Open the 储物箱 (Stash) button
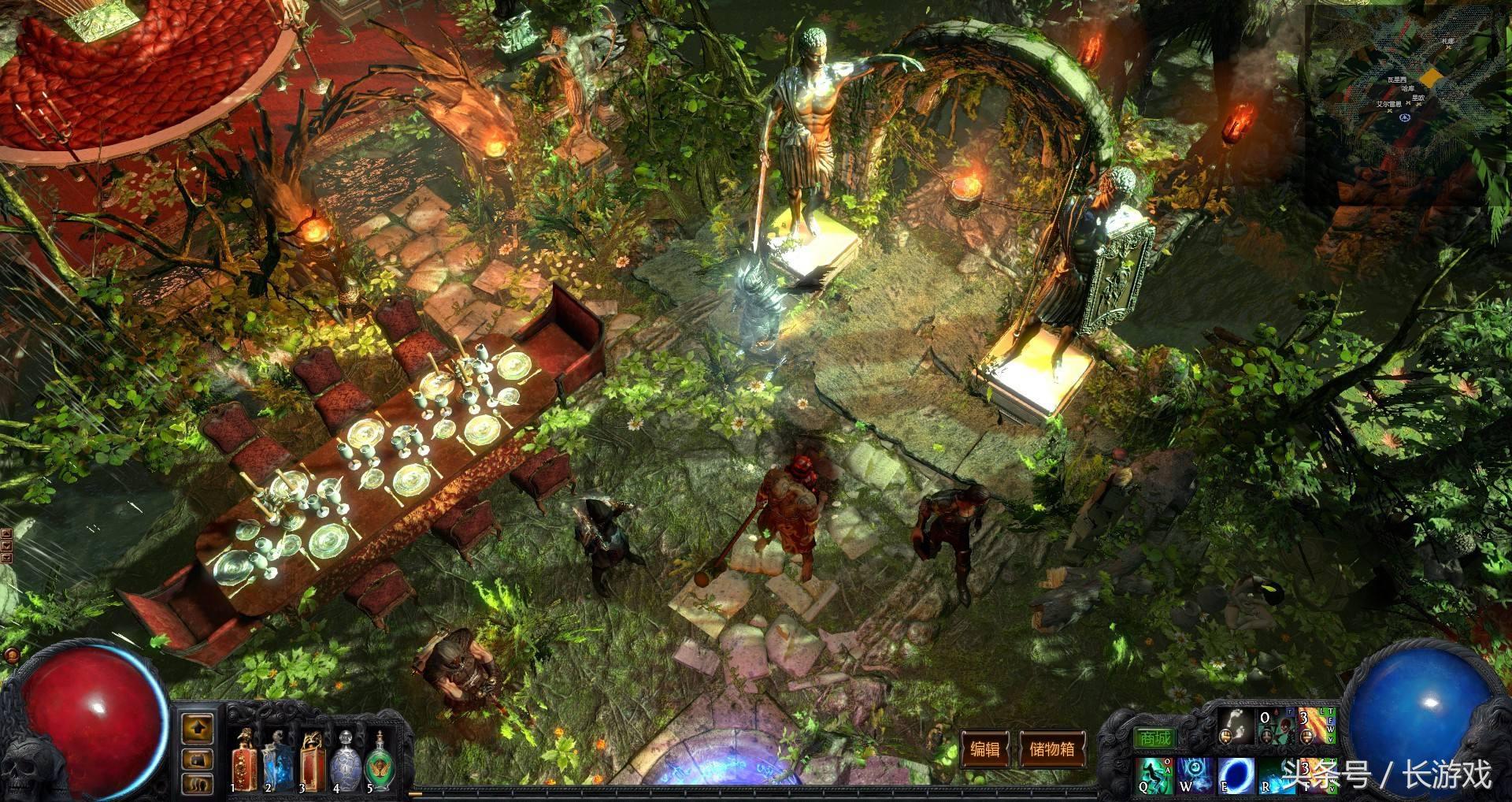 coord(1052,749)
